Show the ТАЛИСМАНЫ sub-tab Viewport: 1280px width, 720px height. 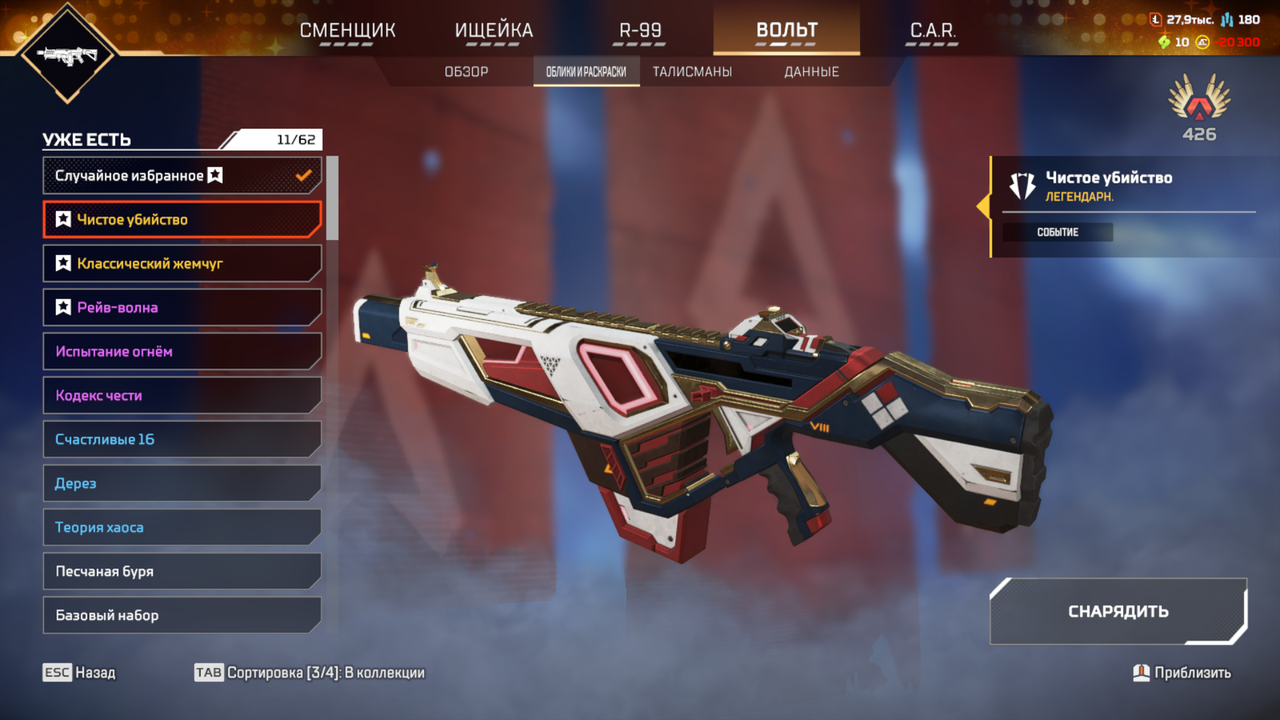click(x=692, y=72)
